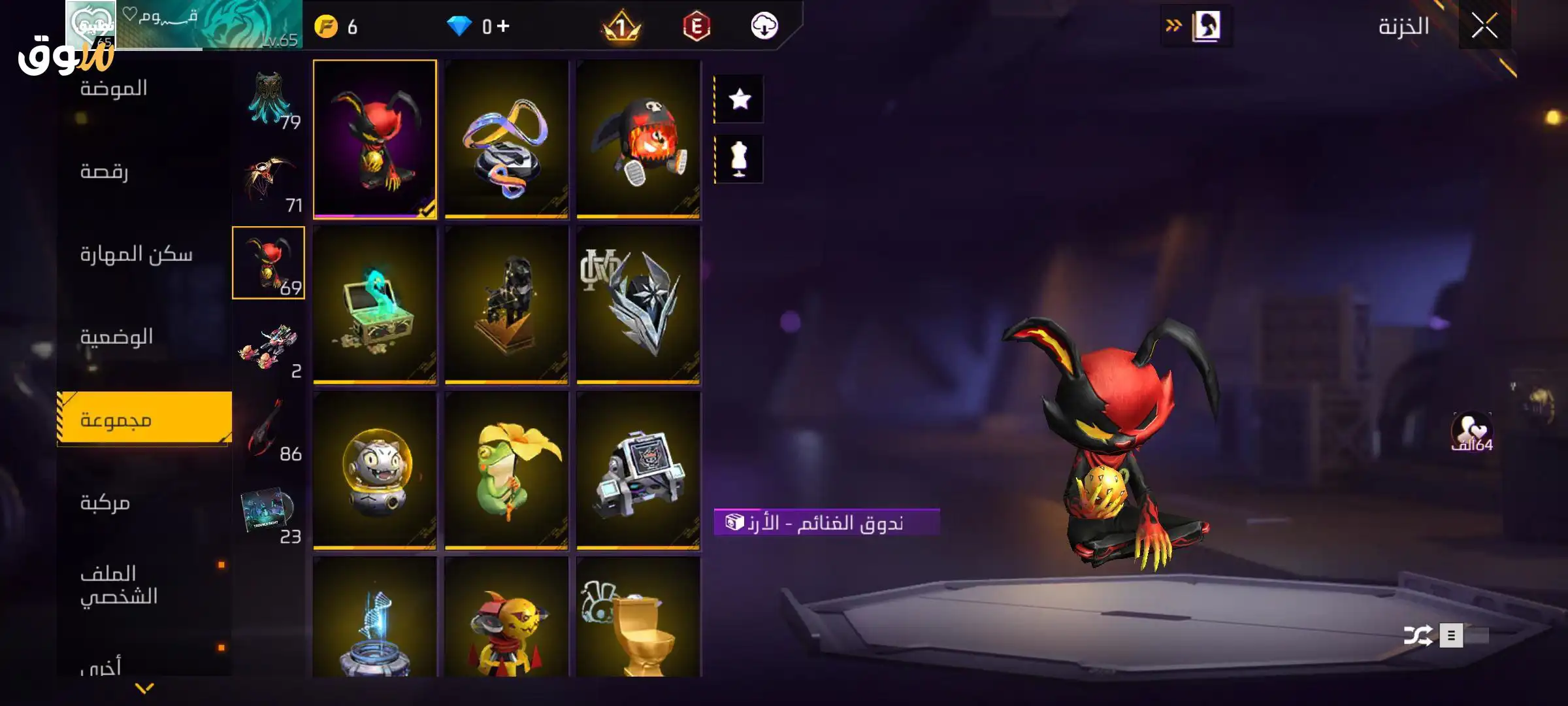Toggle the shuffle arrows icon
This screenshot has height=706, width=1568.
tap(1418, 635)
